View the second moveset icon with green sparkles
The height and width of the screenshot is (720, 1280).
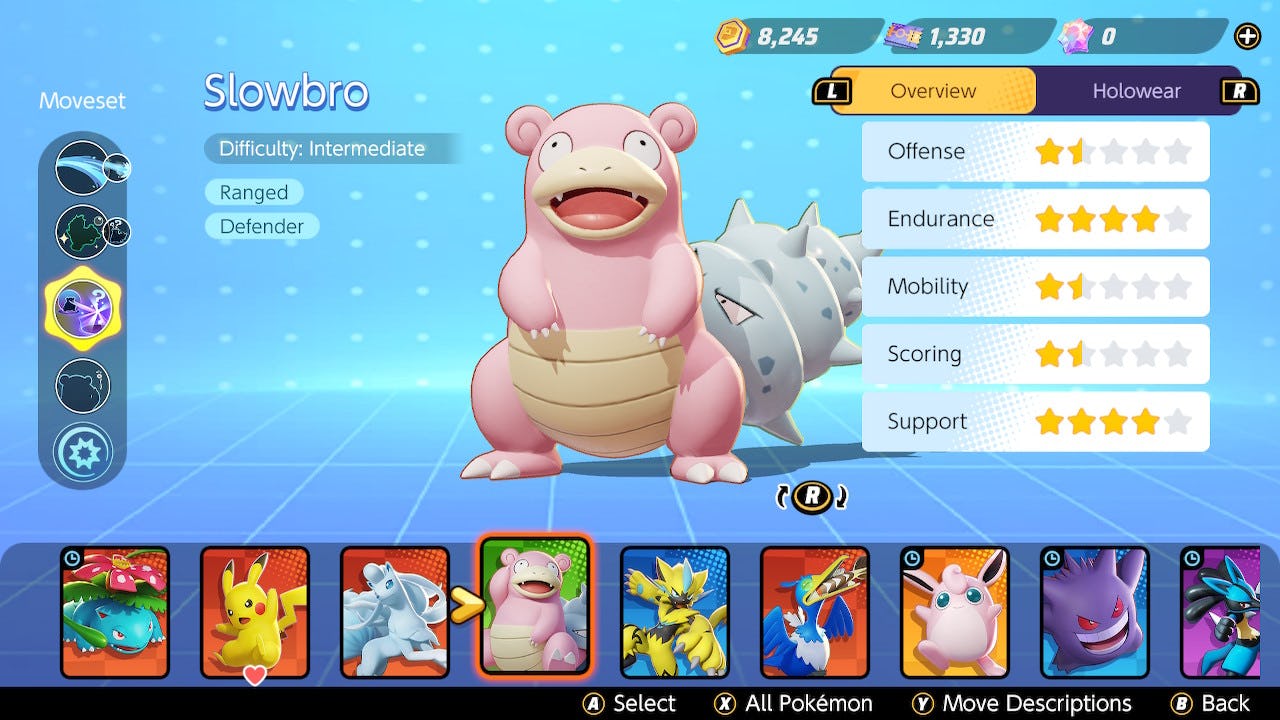tap(82, 231)
